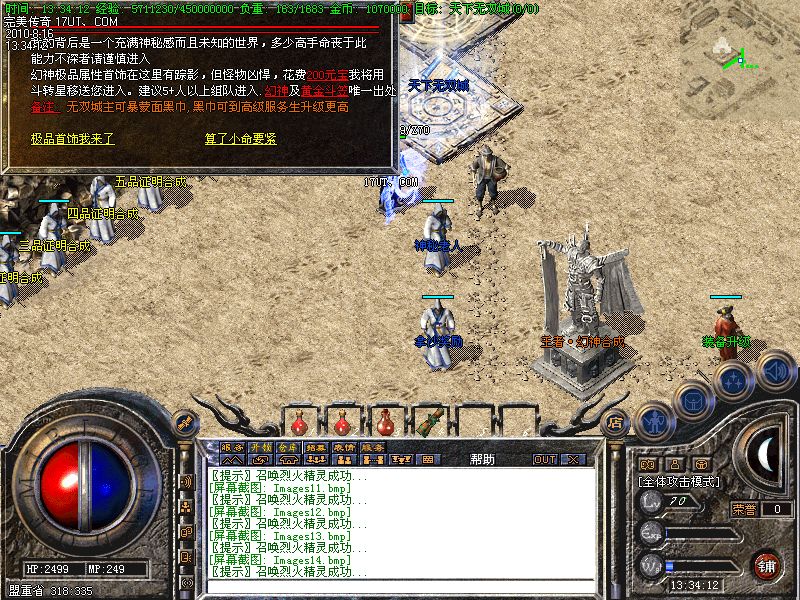Click the 荣誉 honor button

[743, 509]
